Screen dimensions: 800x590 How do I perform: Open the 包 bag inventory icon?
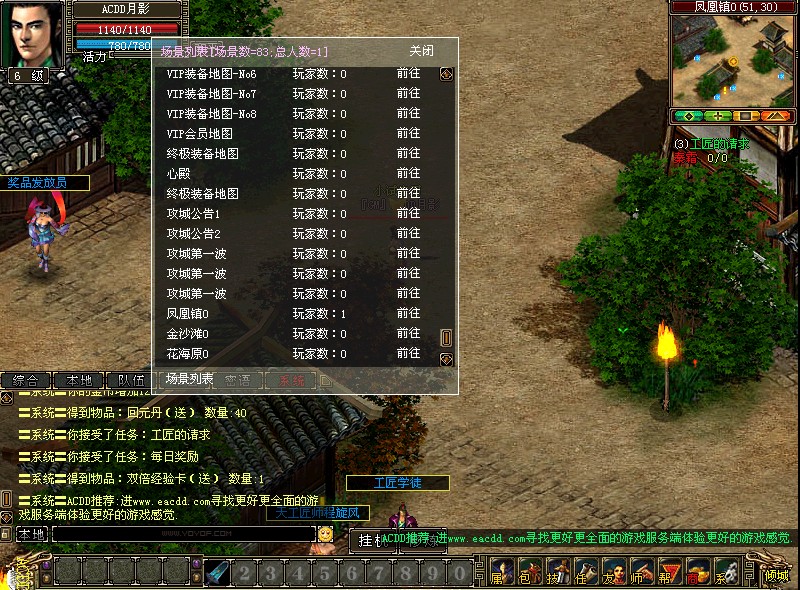(526, 573)
